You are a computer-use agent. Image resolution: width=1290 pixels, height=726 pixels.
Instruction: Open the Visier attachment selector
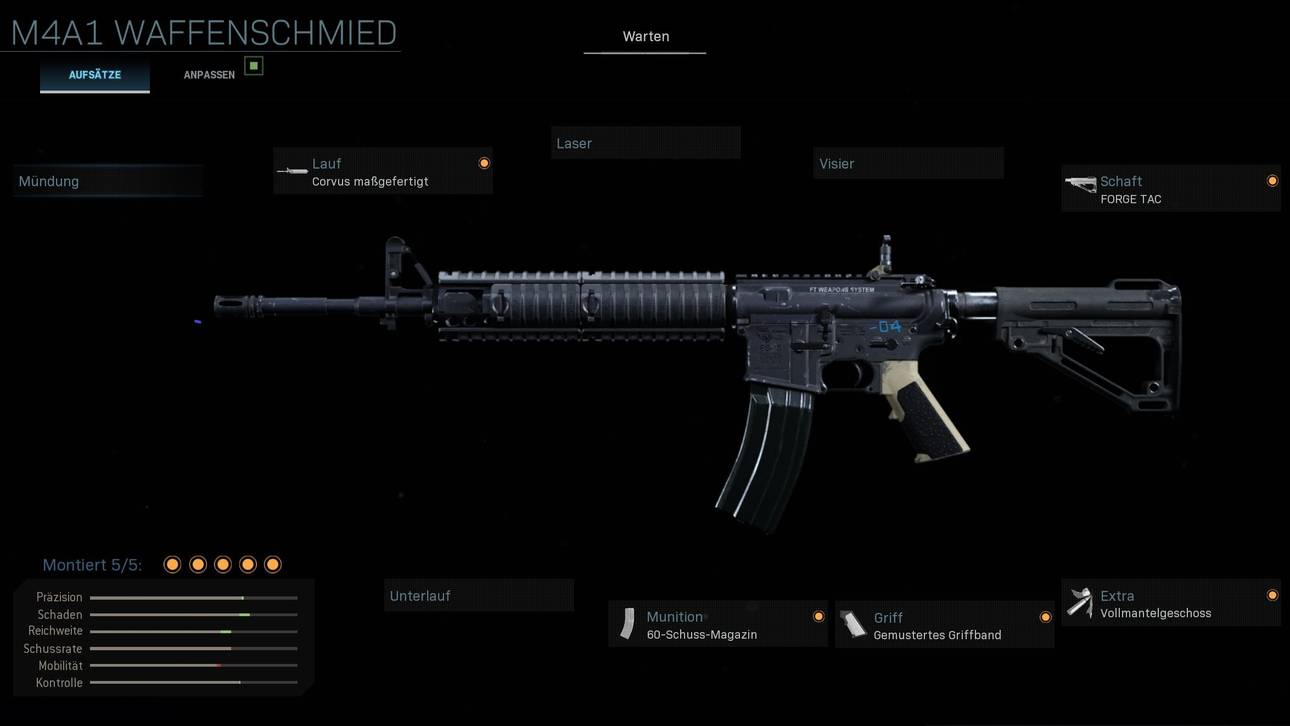pyautogui.click(x=907, y=162)
